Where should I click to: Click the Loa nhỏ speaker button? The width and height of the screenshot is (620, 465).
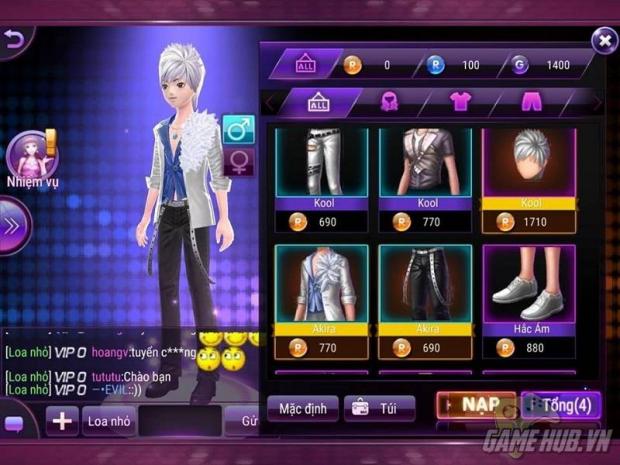point(109,421)
